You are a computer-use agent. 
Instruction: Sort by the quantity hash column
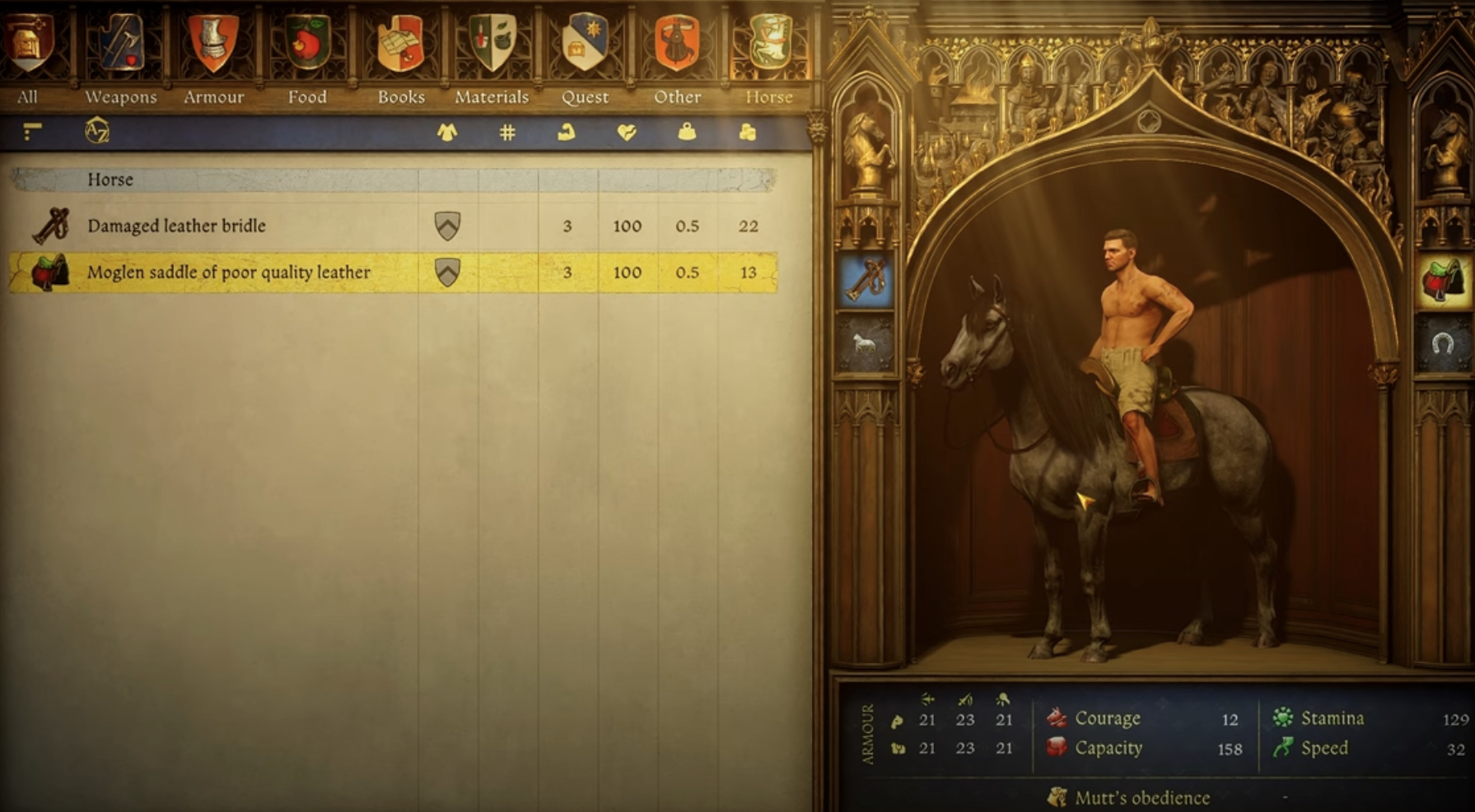coord(507,132)
